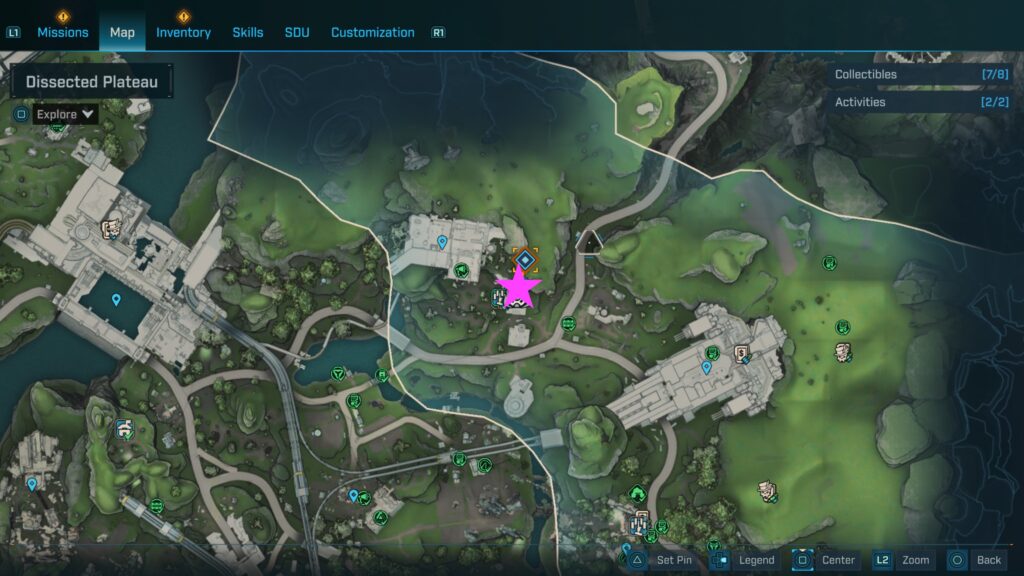Open the Inventory tab
The height and width of the screenshot is (576, 1024).
click(x=183, y=32)
